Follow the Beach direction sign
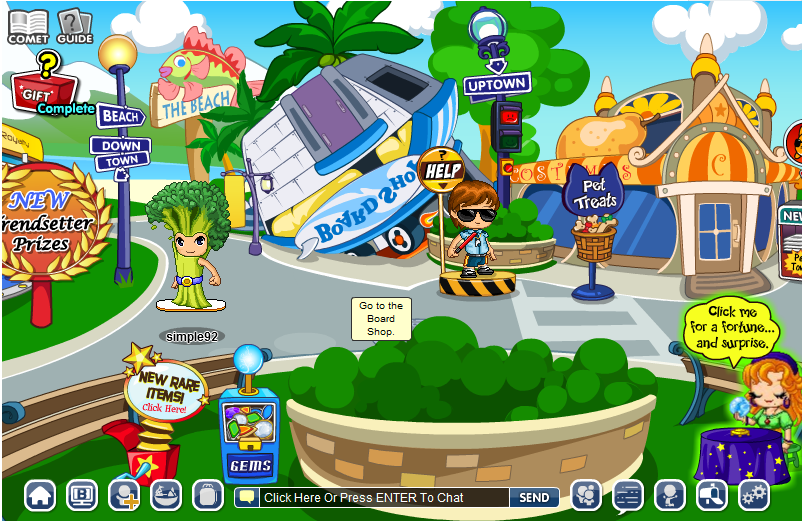Screen dimensions: 805x523 pos(121,117)
